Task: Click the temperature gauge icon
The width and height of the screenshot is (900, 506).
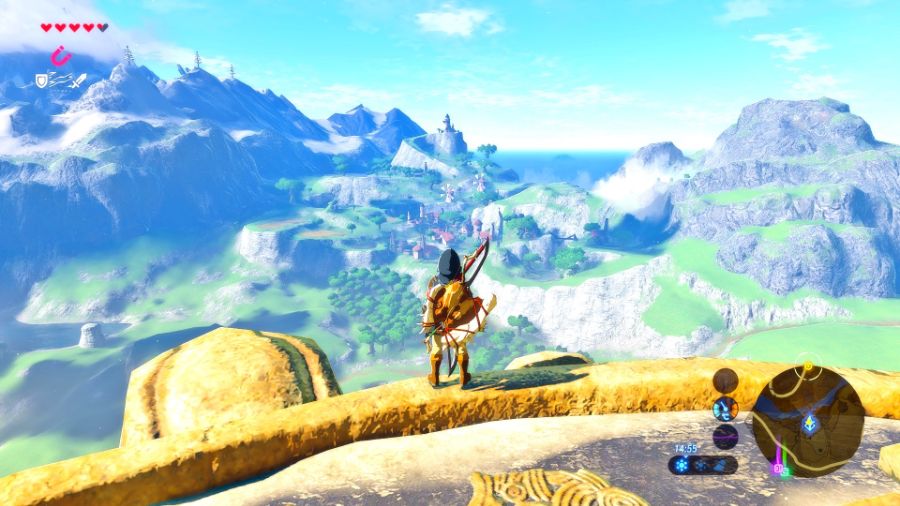Action: point(725,408)
